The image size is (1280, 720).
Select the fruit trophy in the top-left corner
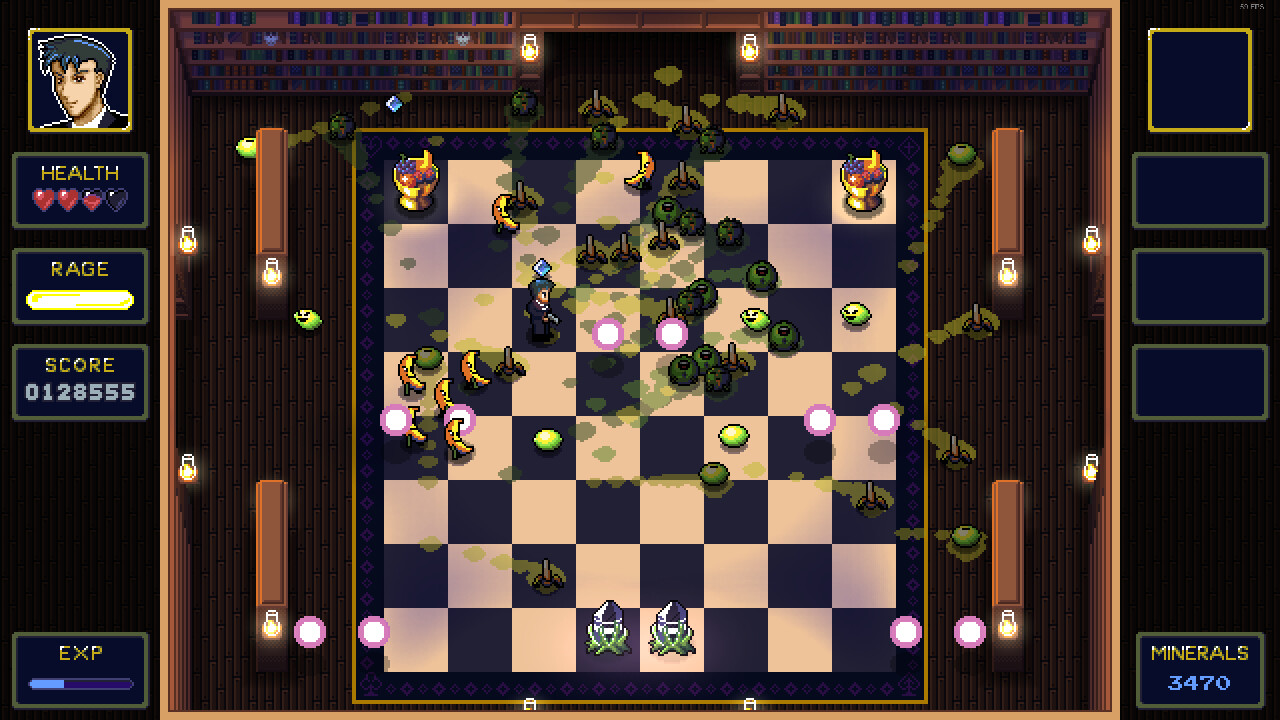pyautogui.click(x=414, y=180)
